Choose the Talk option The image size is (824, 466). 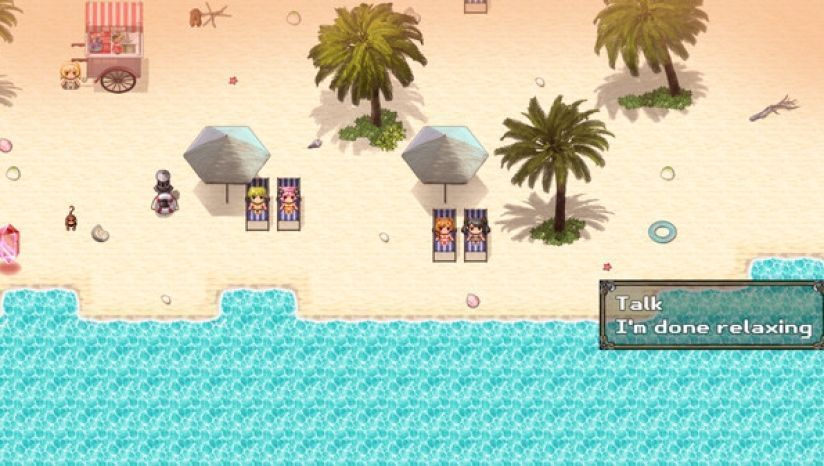(x=639, y=303)
